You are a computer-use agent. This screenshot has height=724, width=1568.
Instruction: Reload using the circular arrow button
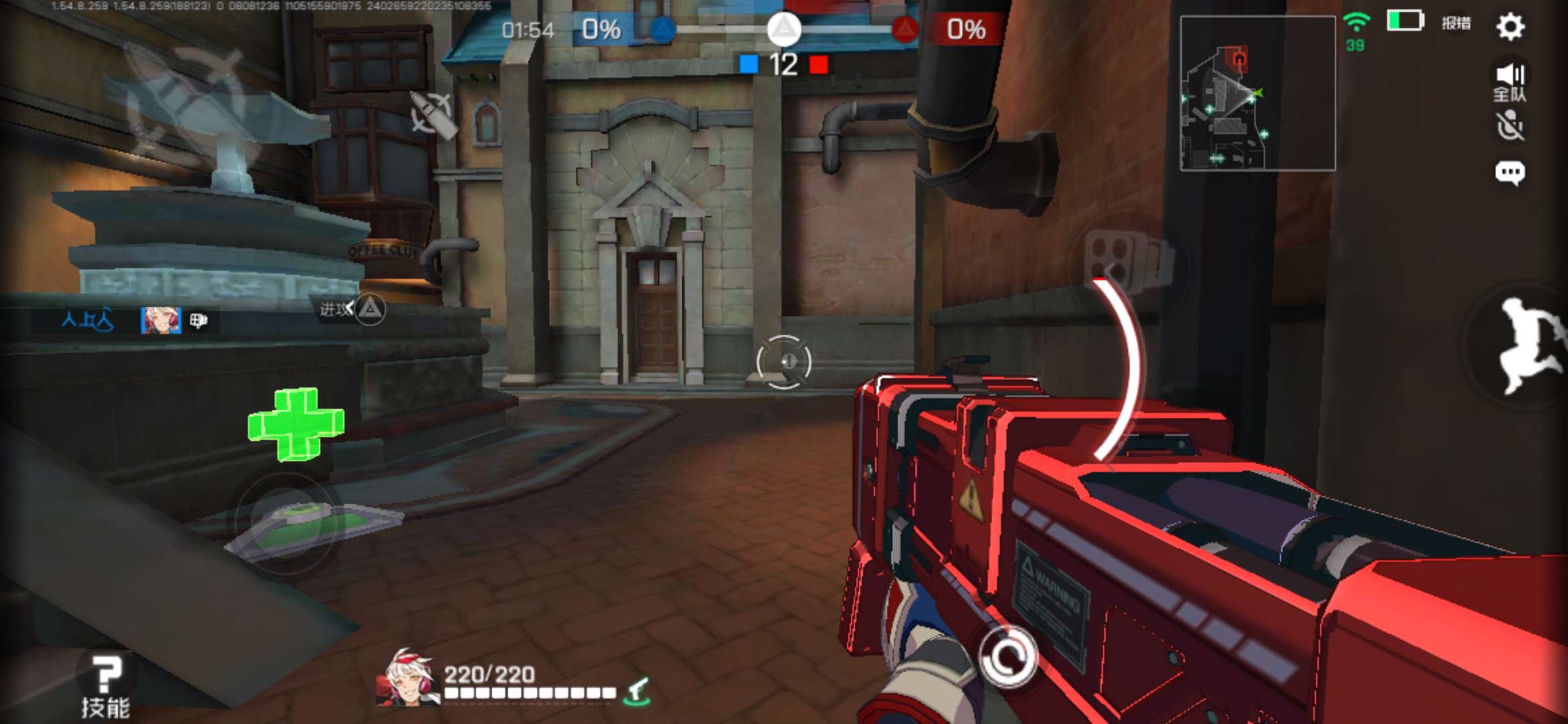[x=1007, y=657]
